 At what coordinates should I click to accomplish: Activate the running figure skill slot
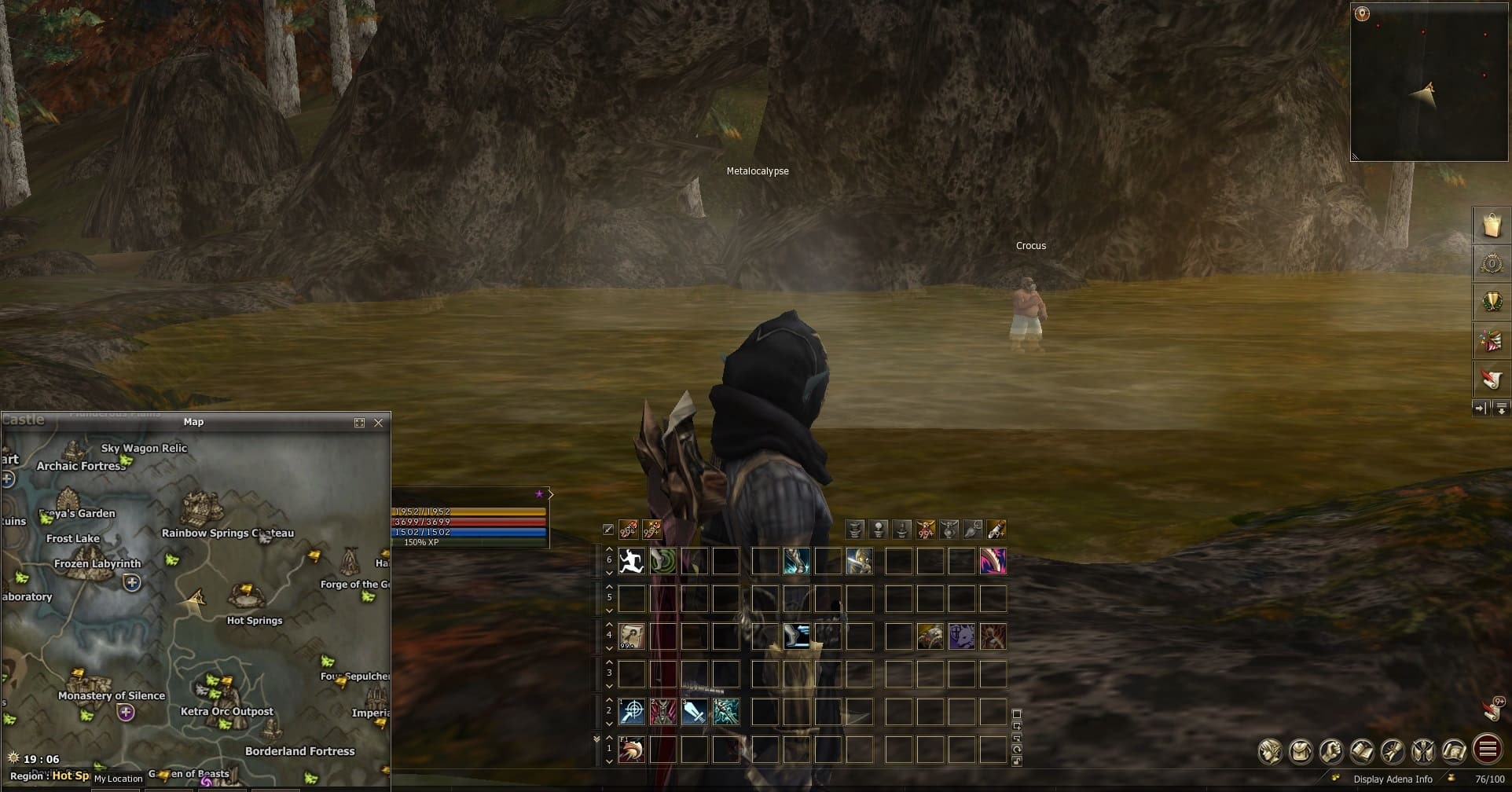pos(631,561)
